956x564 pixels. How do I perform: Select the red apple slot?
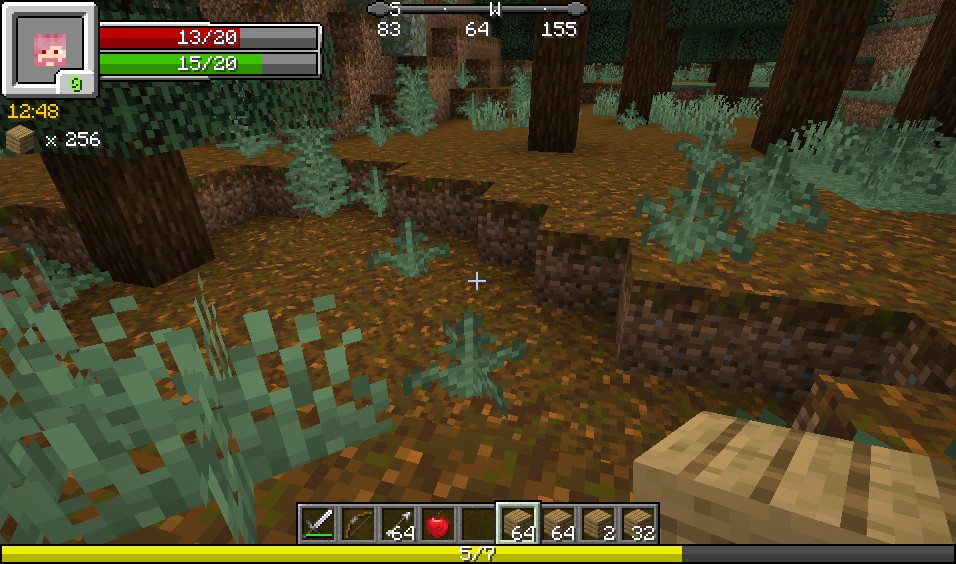point(438,523)
